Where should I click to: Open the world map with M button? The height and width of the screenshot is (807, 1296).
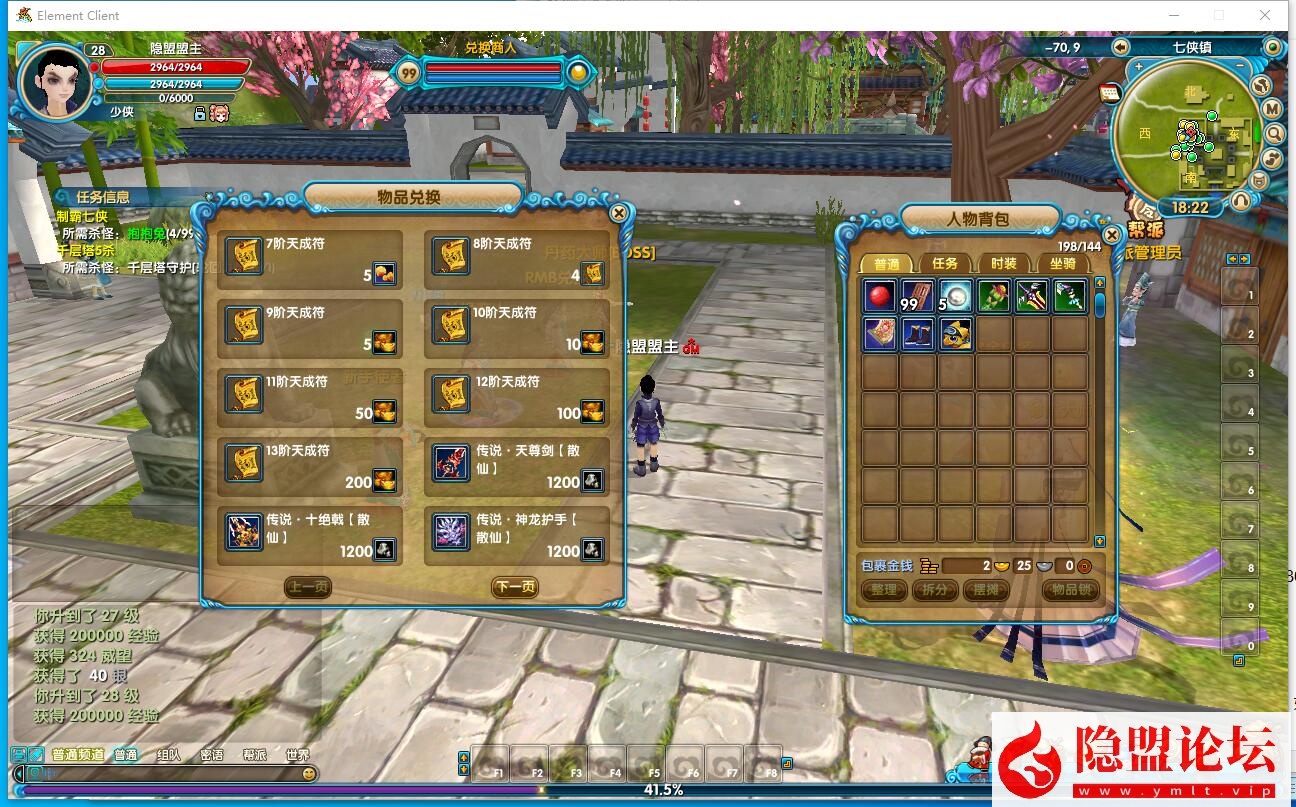tap(1272, 108)
